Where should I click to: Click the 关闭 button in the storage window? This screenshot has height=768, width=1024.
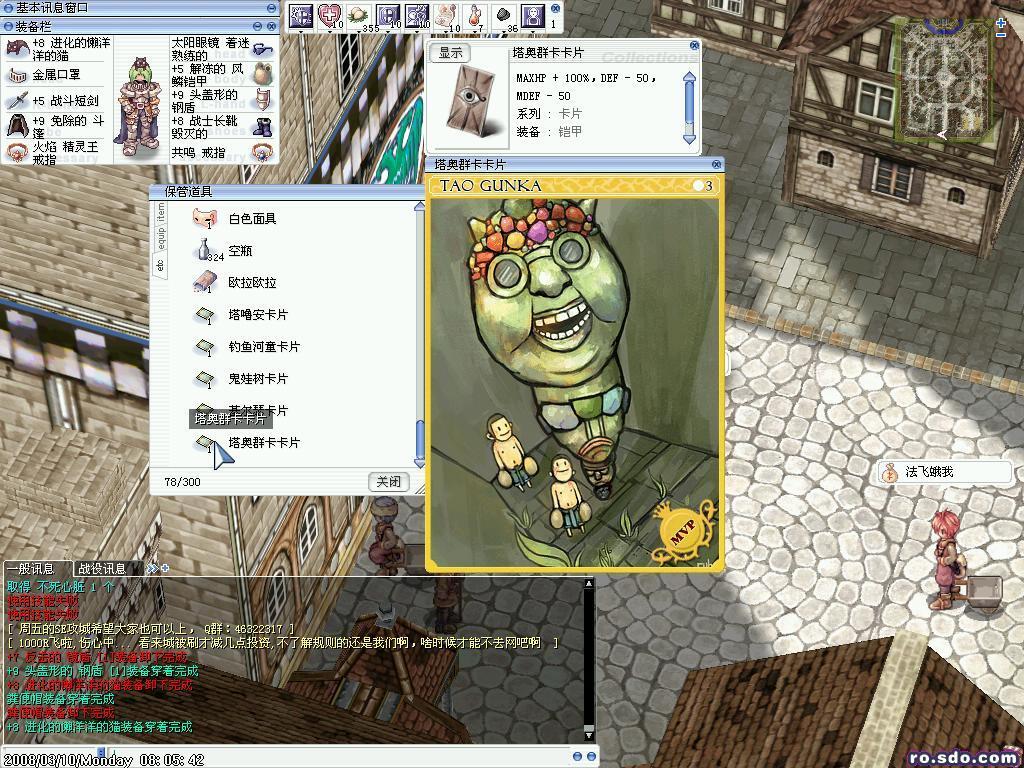[388, 481]
